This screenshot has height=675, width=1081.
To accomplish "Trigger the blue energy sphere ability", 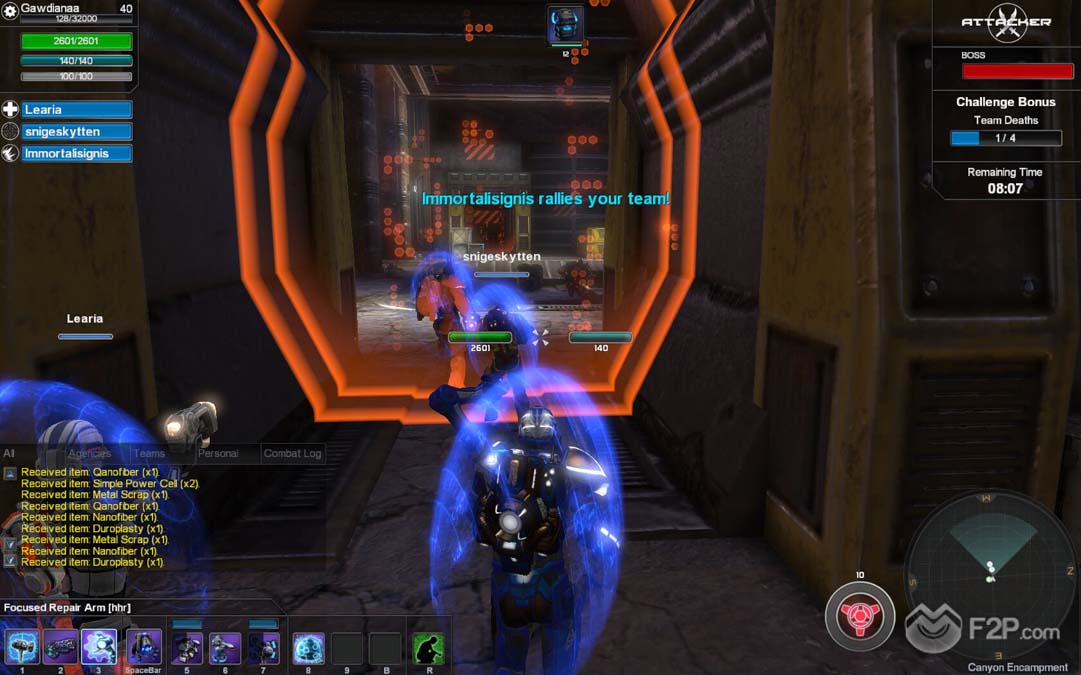I will (x=308, y=648).
